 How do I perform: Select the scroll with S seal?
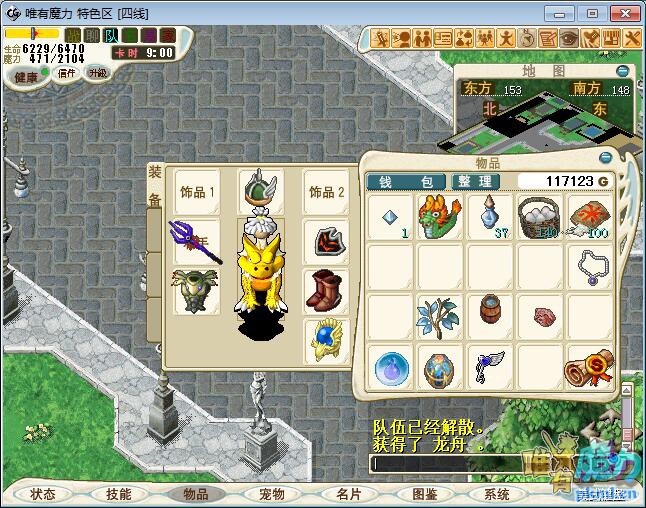tap(589, 366)
